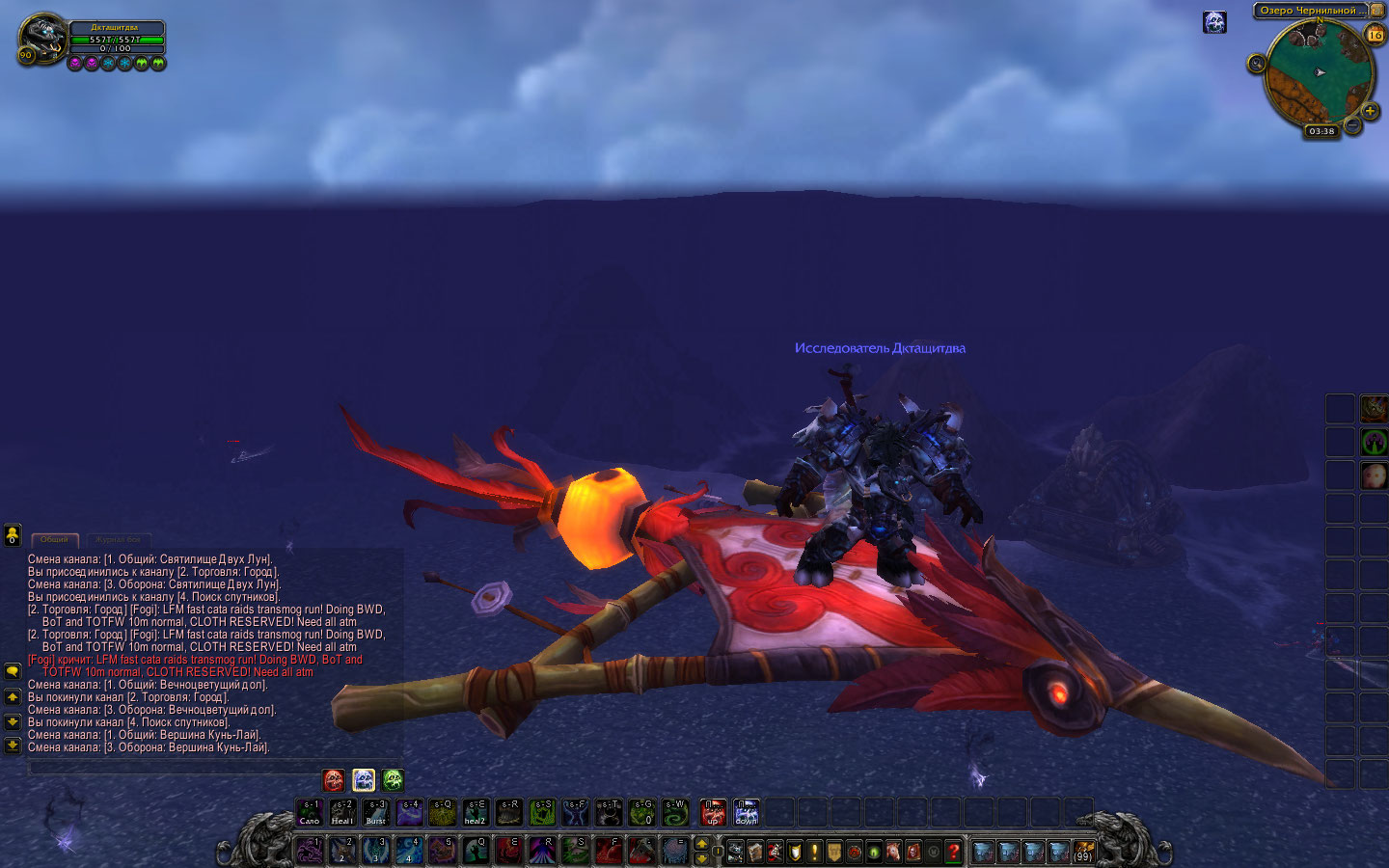Switch to the Журнал боя chat tab
This screenshot has height=868, width=1389.
[x=118, y=540]
